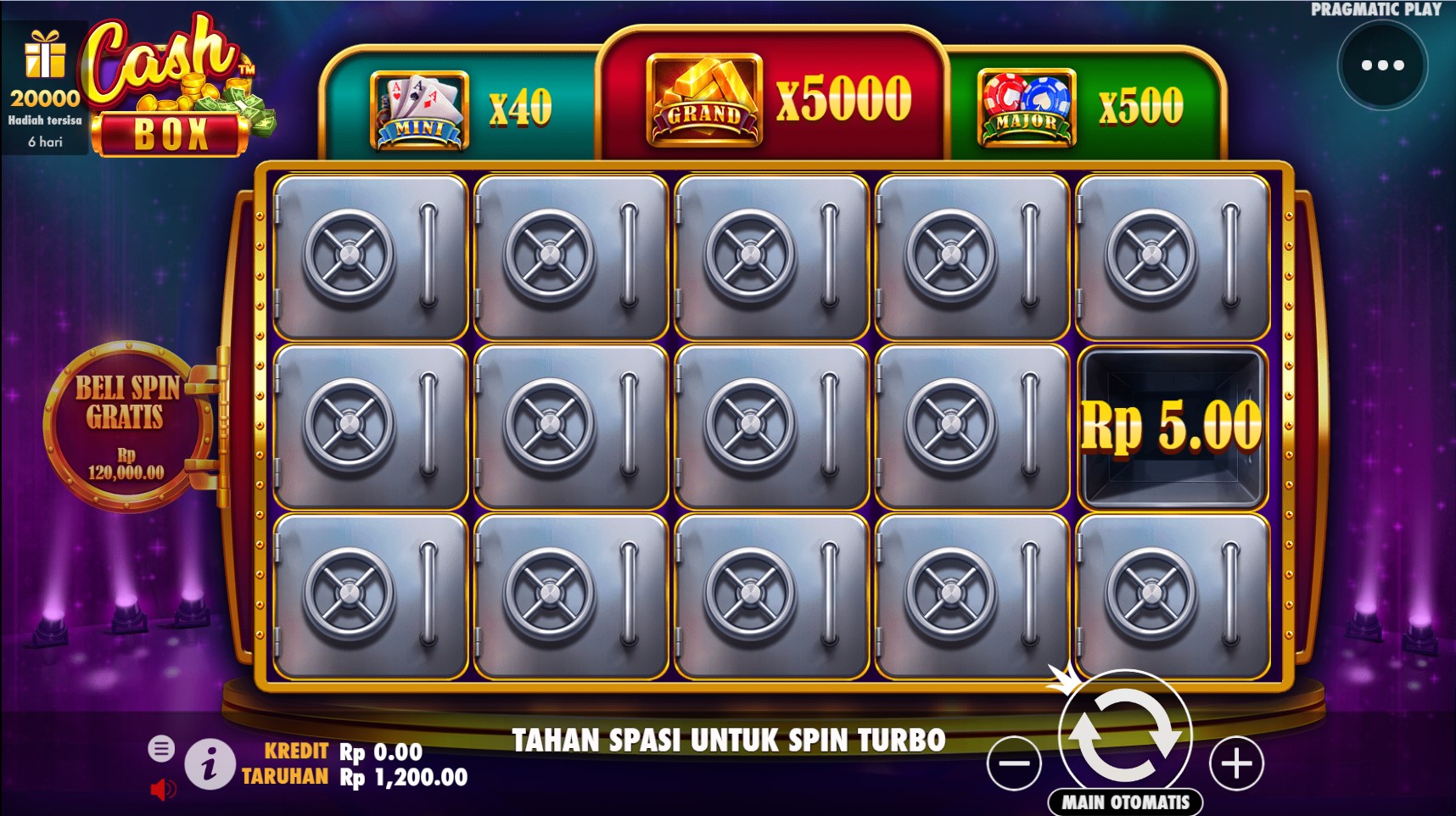Open the Main Otomatis autoplay option
The height and width of the screenshot is (816, 1456).
1126,802
